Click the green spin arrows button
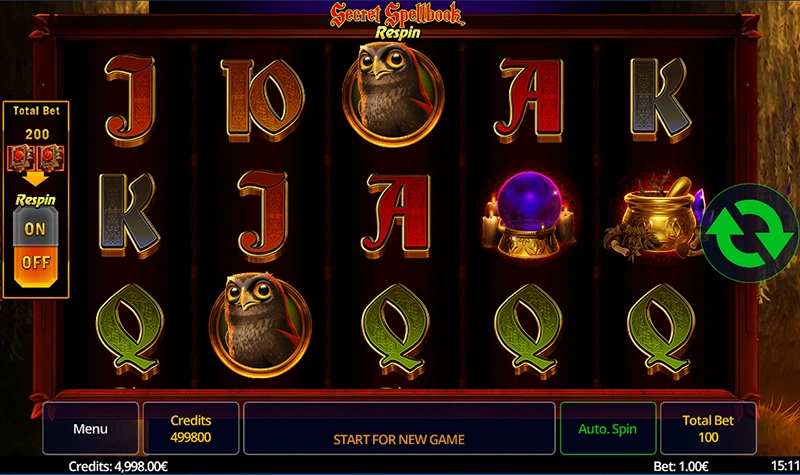The image size is (800, 475). click(743, 230)
